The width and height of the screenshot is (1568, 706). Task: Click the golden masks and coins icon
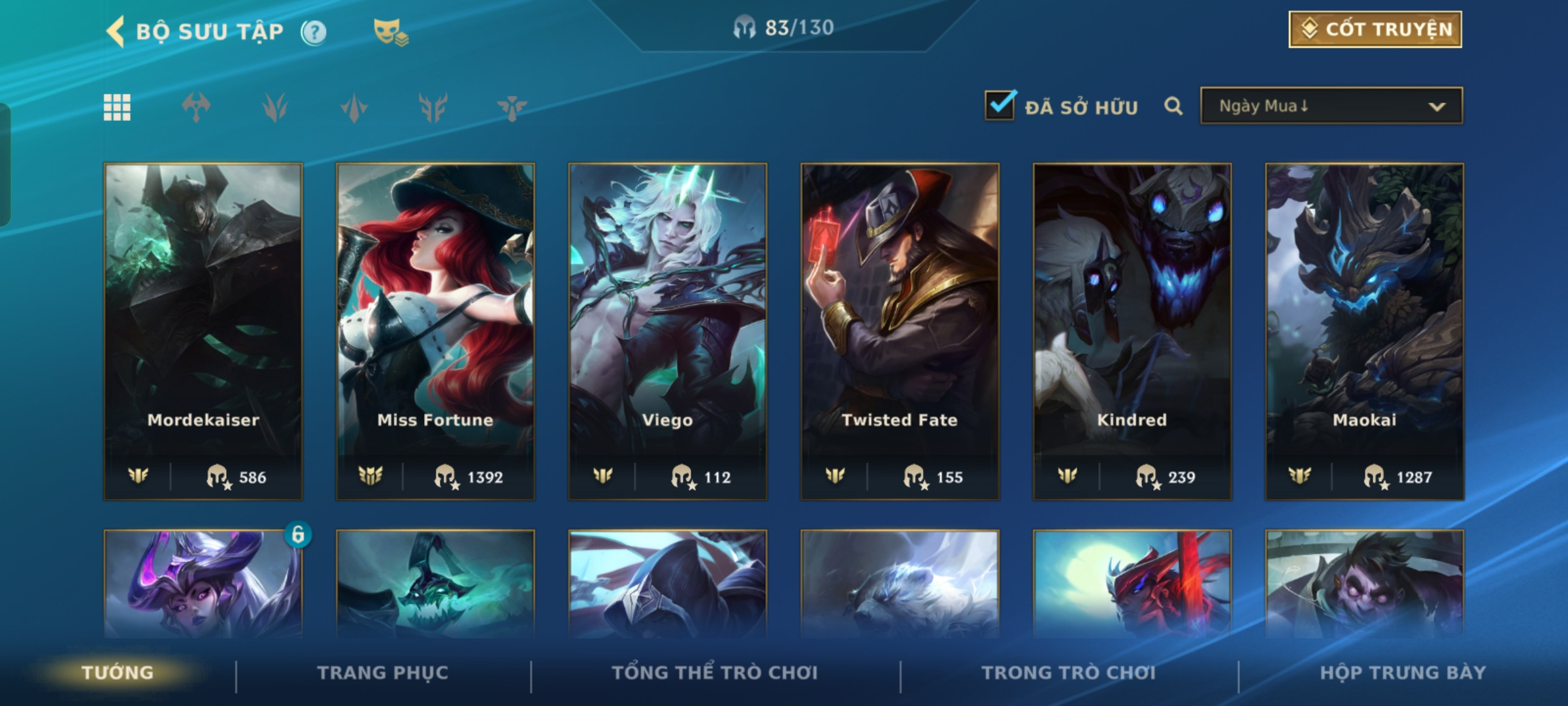click(391, 32)
